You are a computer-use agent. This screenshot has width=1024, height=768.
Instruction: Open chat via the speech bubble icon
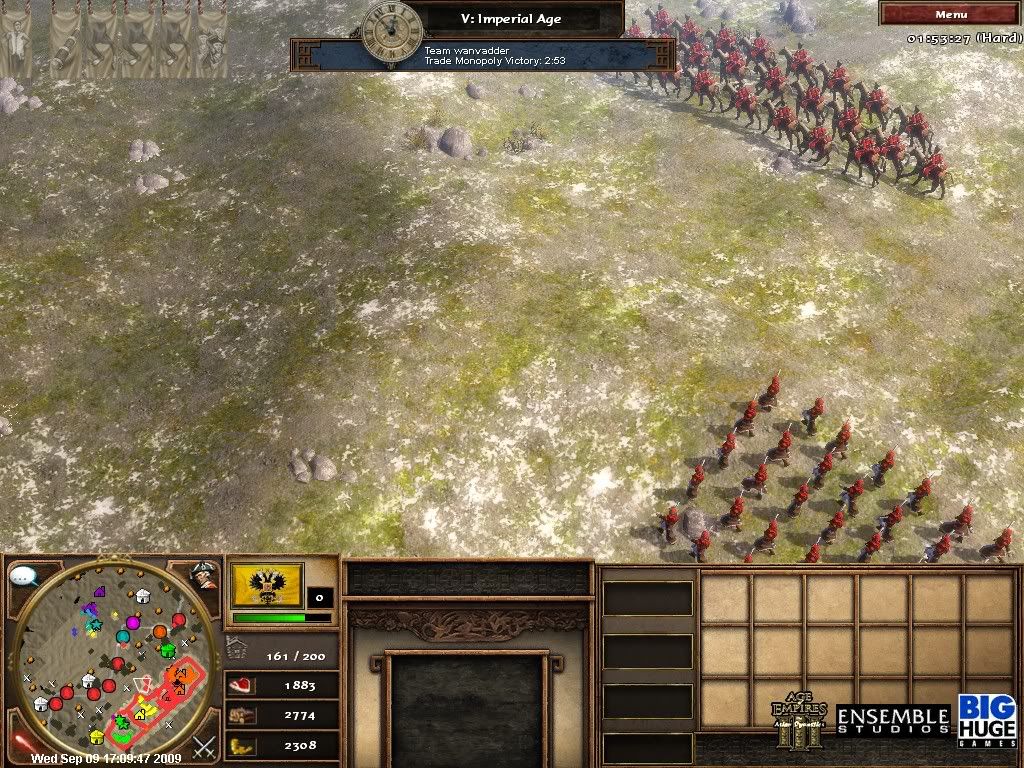click(x=22, y=576)
